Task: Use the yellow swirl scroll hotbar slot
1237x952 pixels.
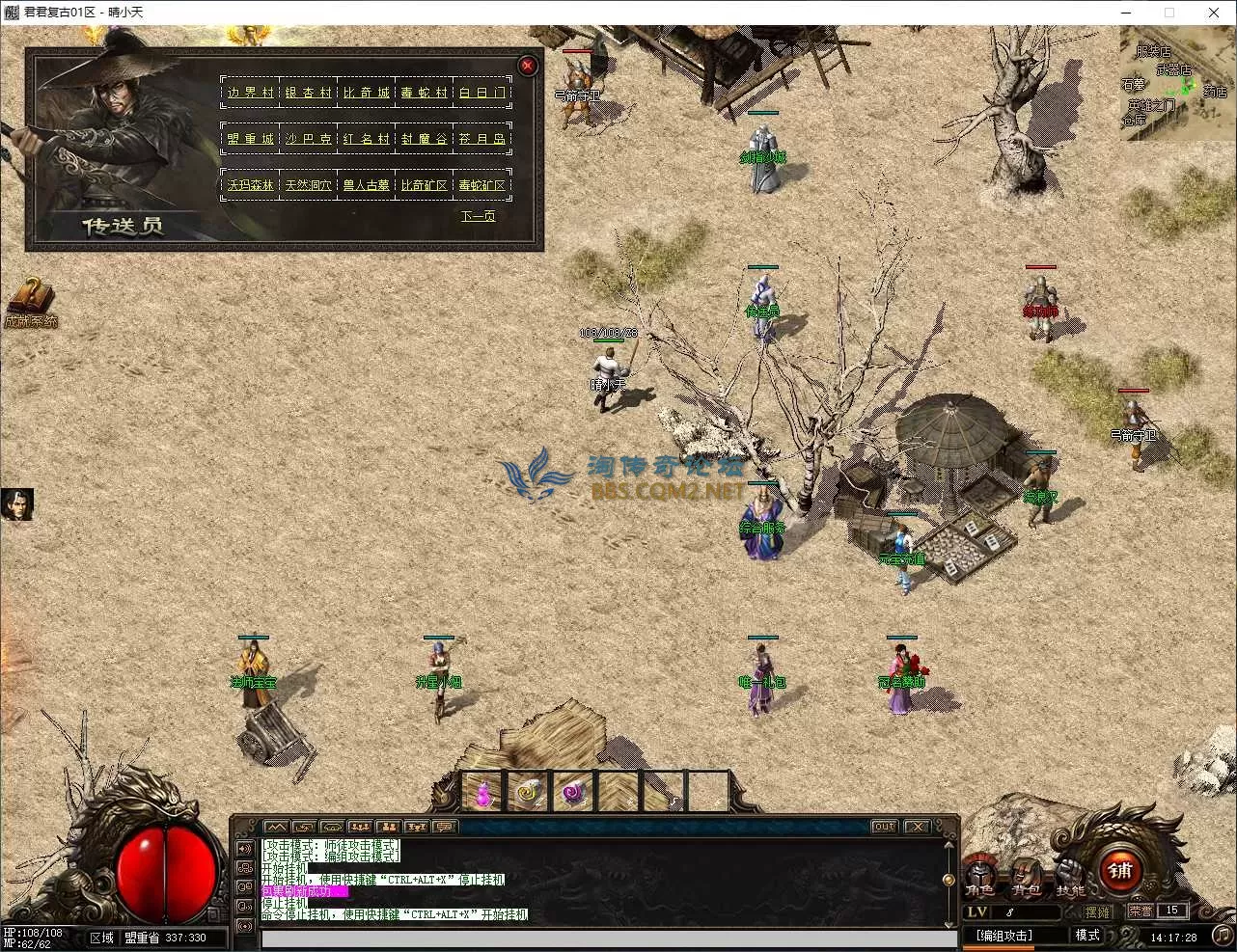Action: (528, 793)
